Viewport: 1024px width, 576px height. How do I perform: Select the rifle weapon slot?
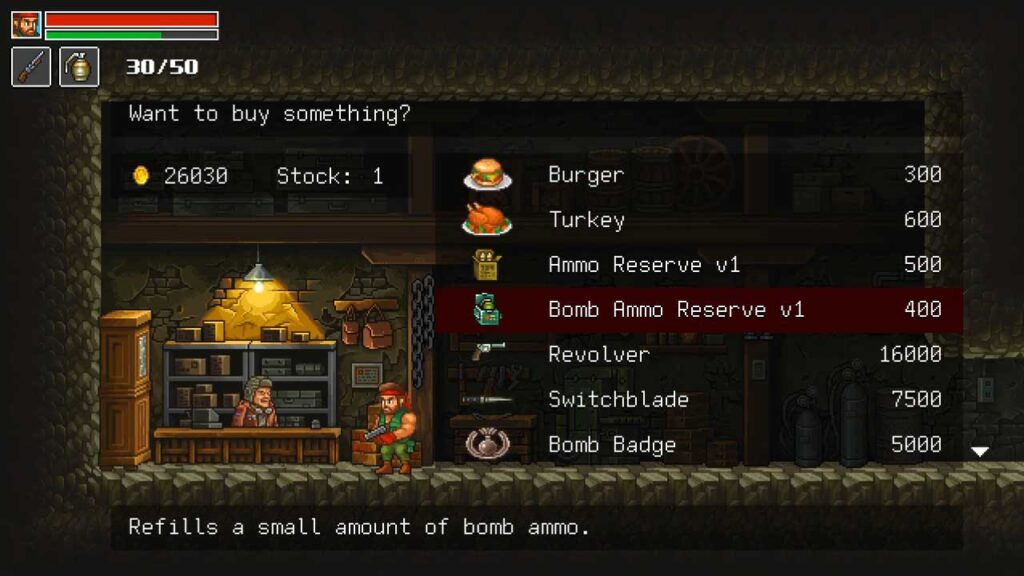click(x=31, y=67)
